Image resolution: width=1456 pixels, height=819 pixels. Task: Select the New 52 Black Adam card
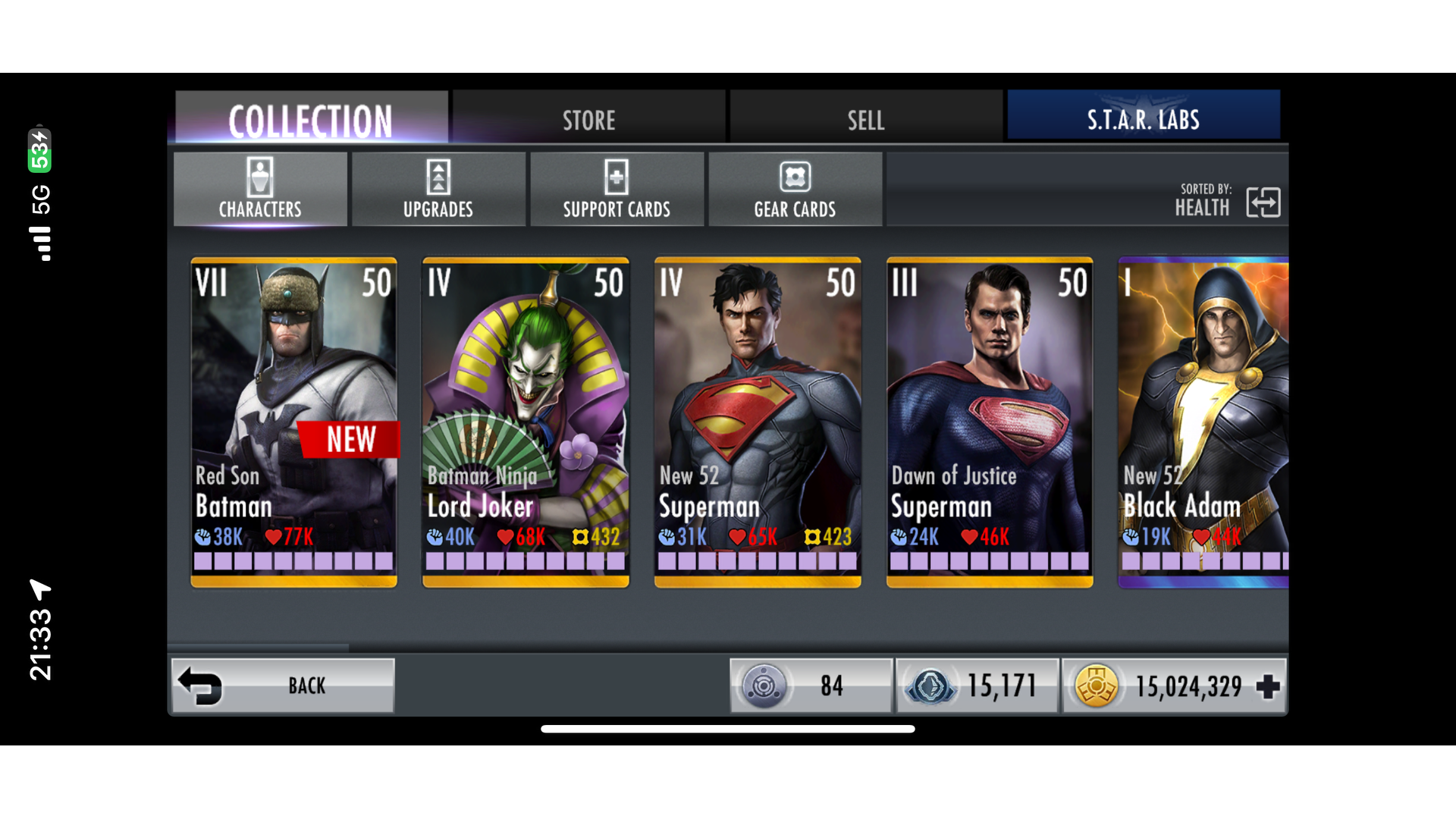click(1203, 422)
